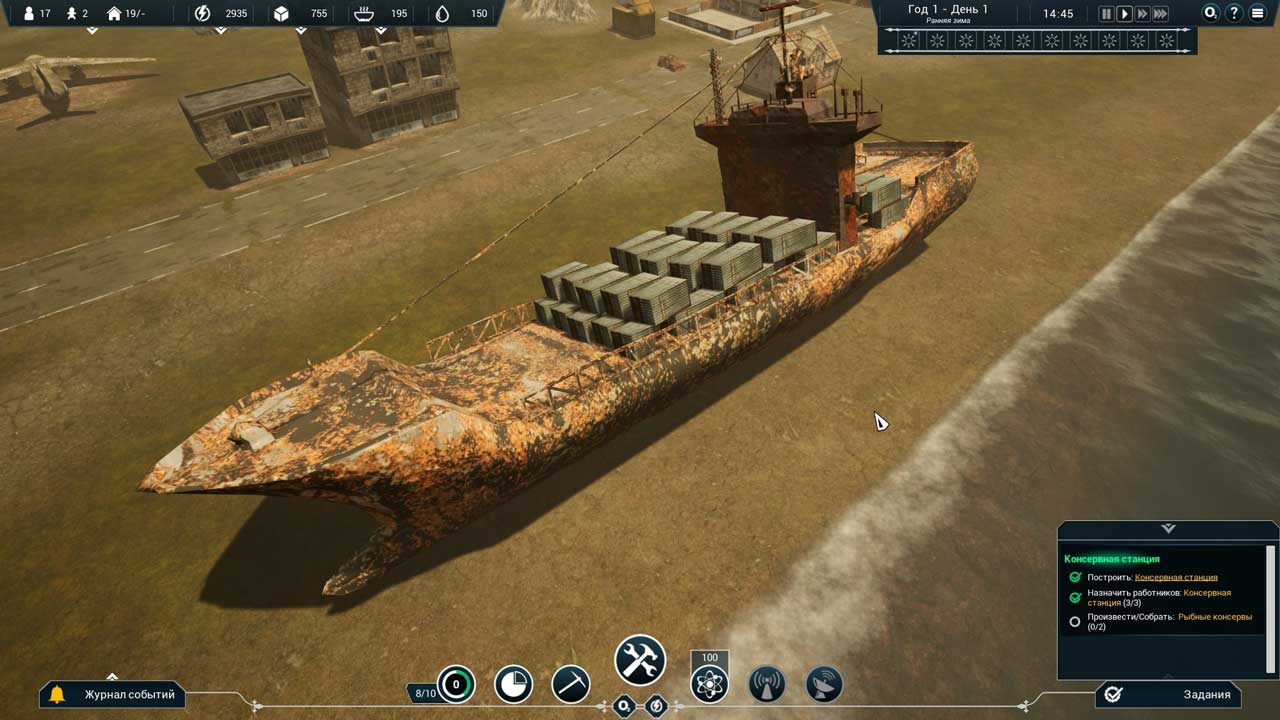Follow the Консервная станция build link
Image resolution: width=1280 pixels, height=720 pixels.
(x=1176, y=577)
